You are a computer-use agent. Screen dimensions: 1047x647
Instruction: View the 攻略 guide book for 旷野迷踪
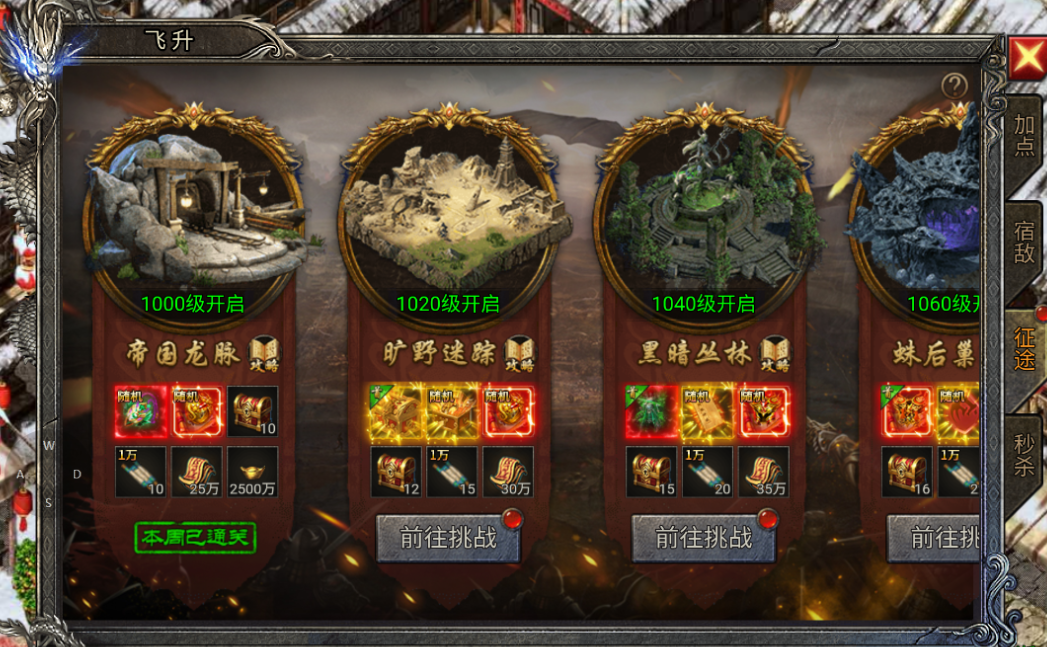pyautogui.click(x=520, y=353)
